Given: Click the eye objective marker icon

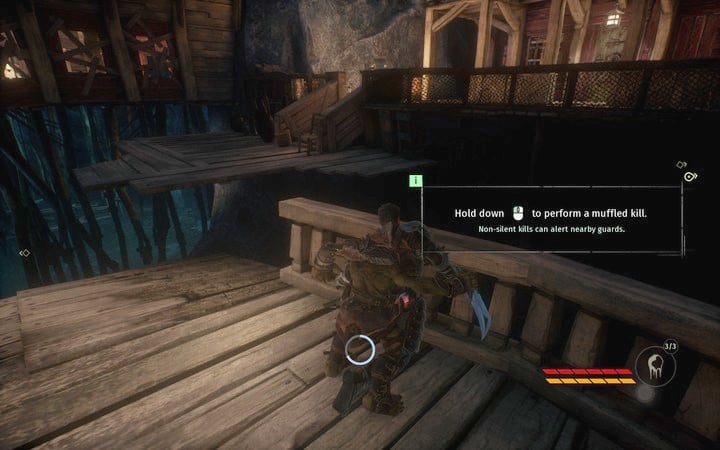Looking at the screenshot, I should click(691, 177).
